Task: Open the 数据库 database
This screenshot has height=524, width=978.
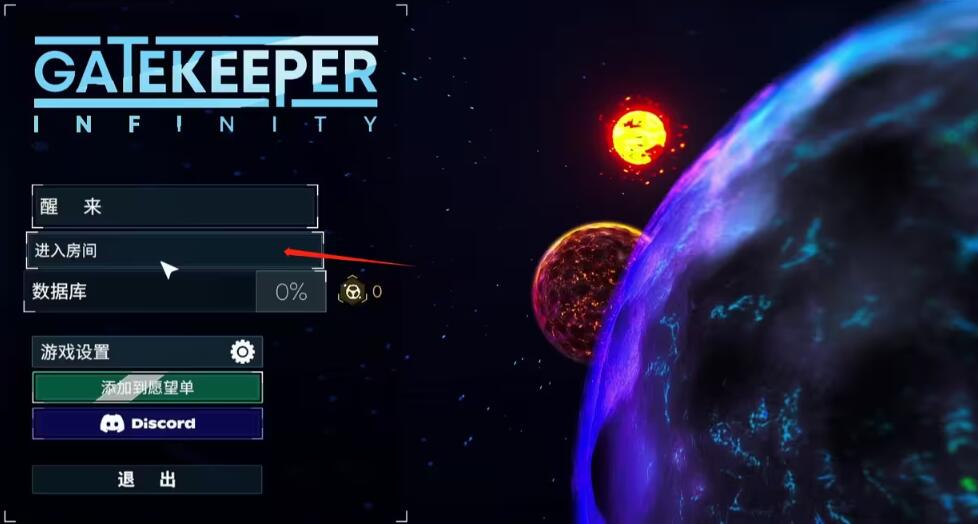Action: pyautogui.click(x=140, y=292)
